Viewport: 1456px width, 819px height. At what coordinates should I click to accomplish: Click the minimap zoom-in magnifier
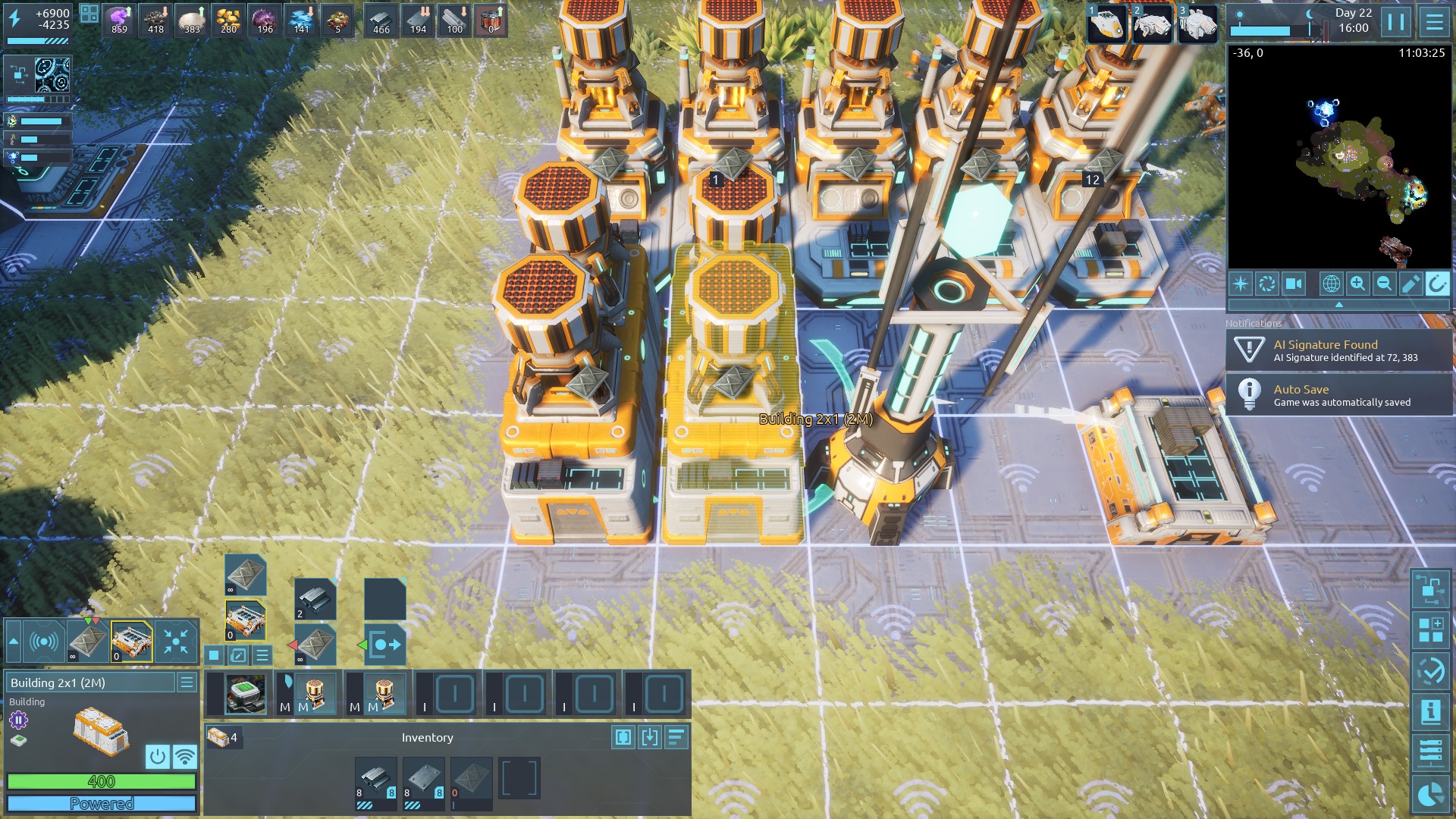point(1357,284)
